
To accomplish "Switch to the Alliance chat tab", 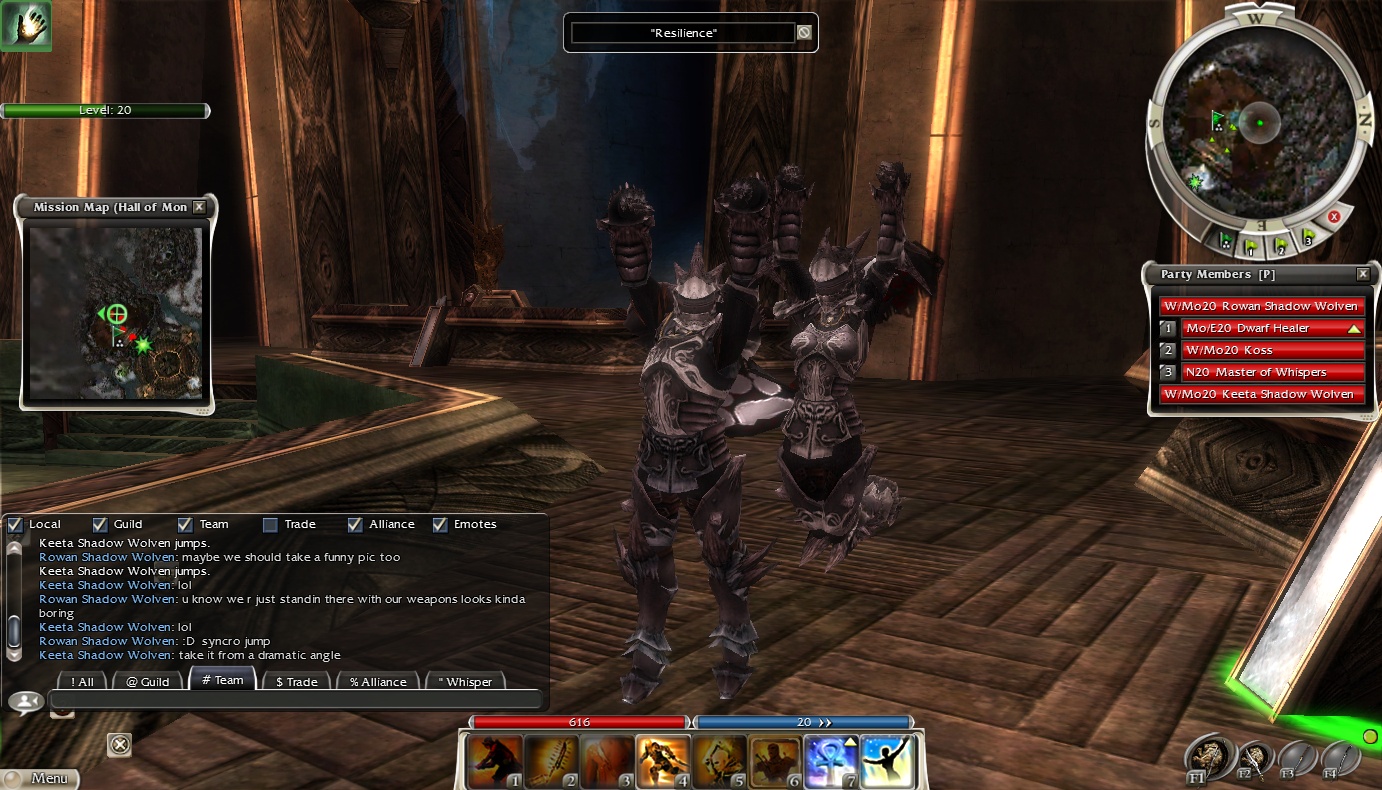I will (378, 681).
